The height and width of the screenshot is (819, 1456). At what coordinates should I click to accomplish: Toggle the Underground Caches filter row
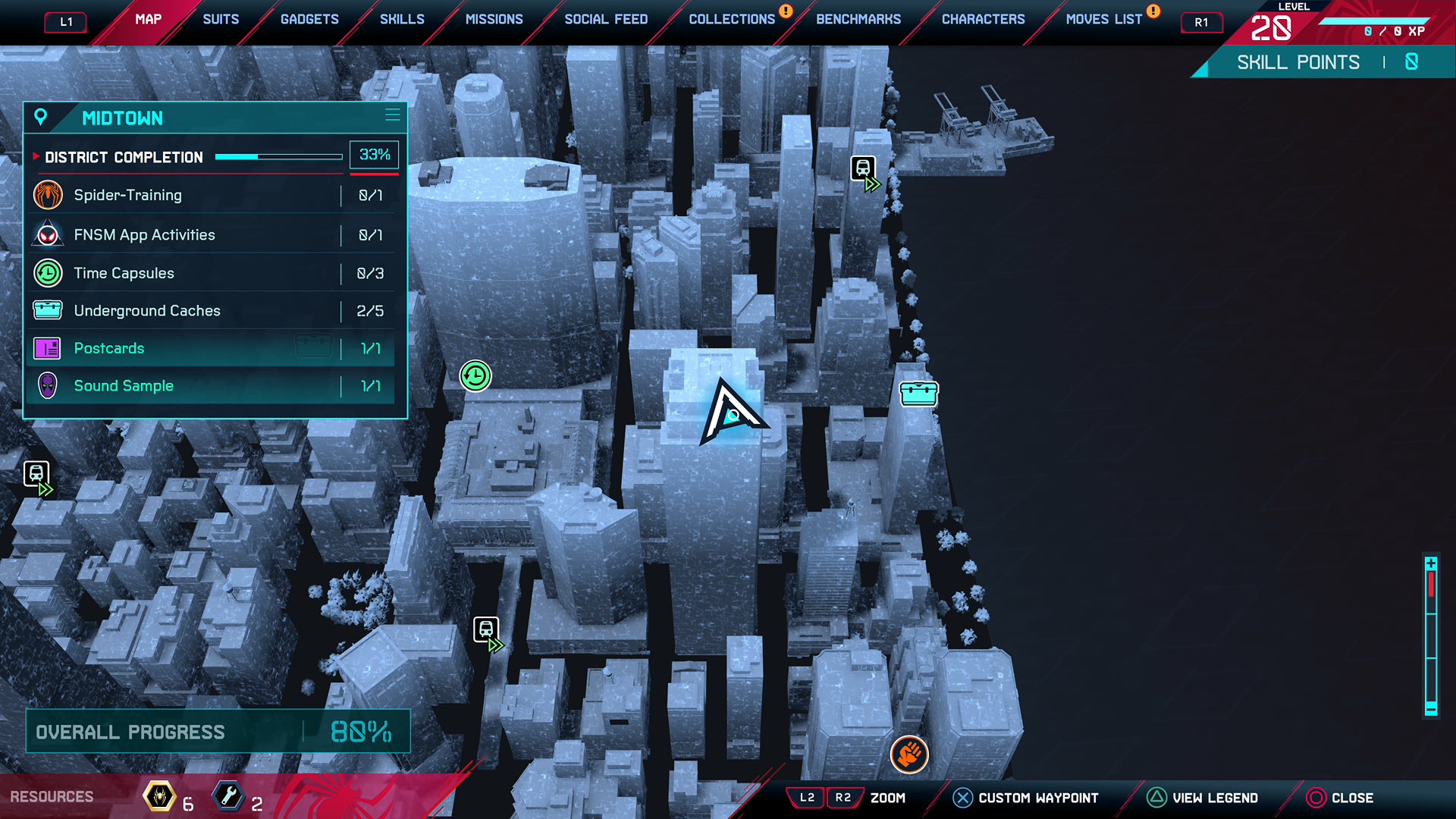(212, 310)
